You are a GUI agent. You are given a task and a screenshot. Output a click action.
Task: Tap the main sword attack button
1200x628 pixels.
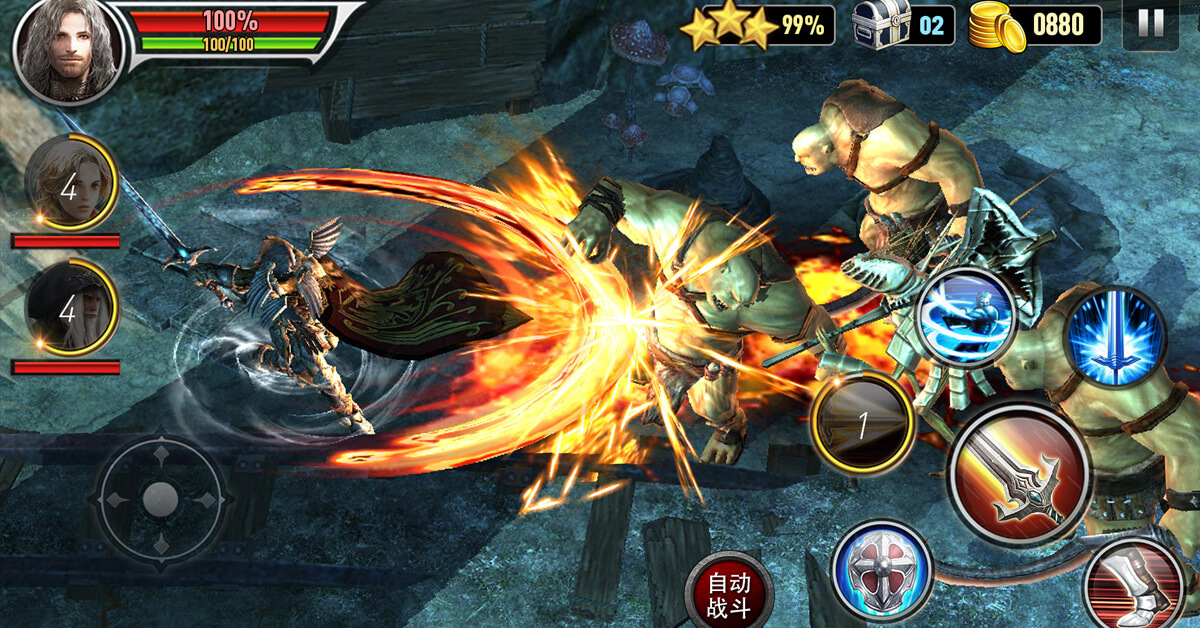click(1019, 475)
